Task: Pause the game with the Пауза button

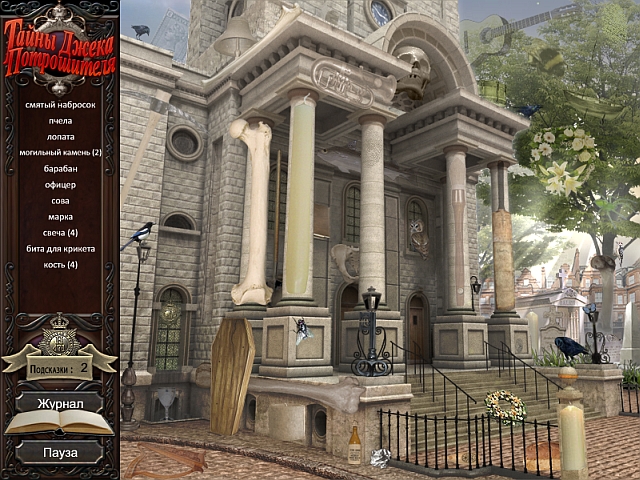Action: tap(59, 452)
